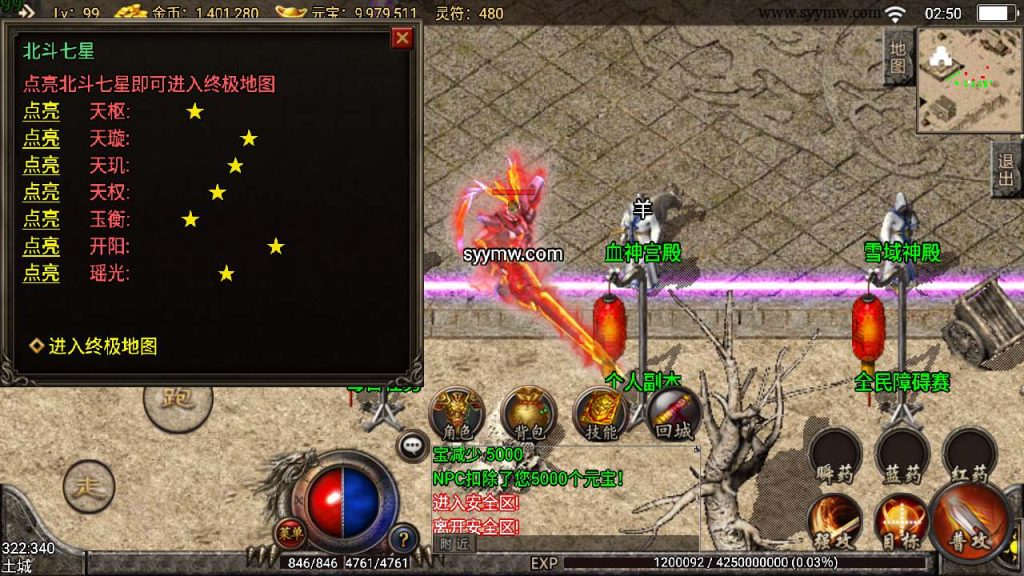Open the 背包 backpack
Image resolution: width=1024 pixels, height=576 pixels.
[x=529, y=413]
